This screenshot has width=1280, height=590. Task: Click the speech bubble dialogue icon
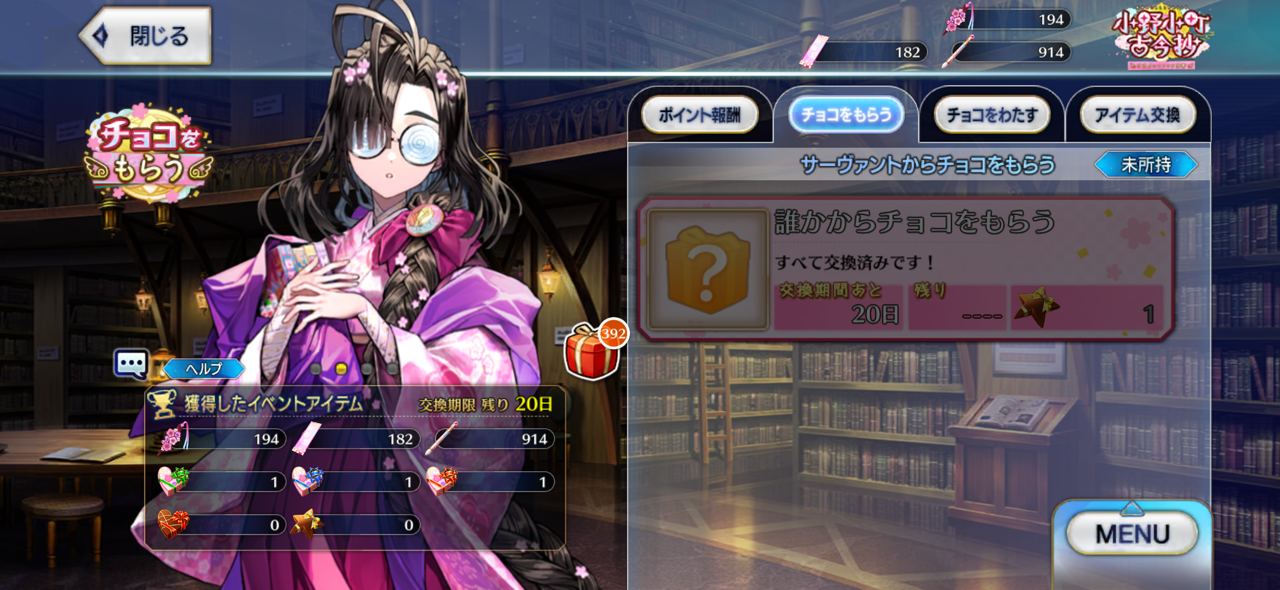click(x=131, y=364)
